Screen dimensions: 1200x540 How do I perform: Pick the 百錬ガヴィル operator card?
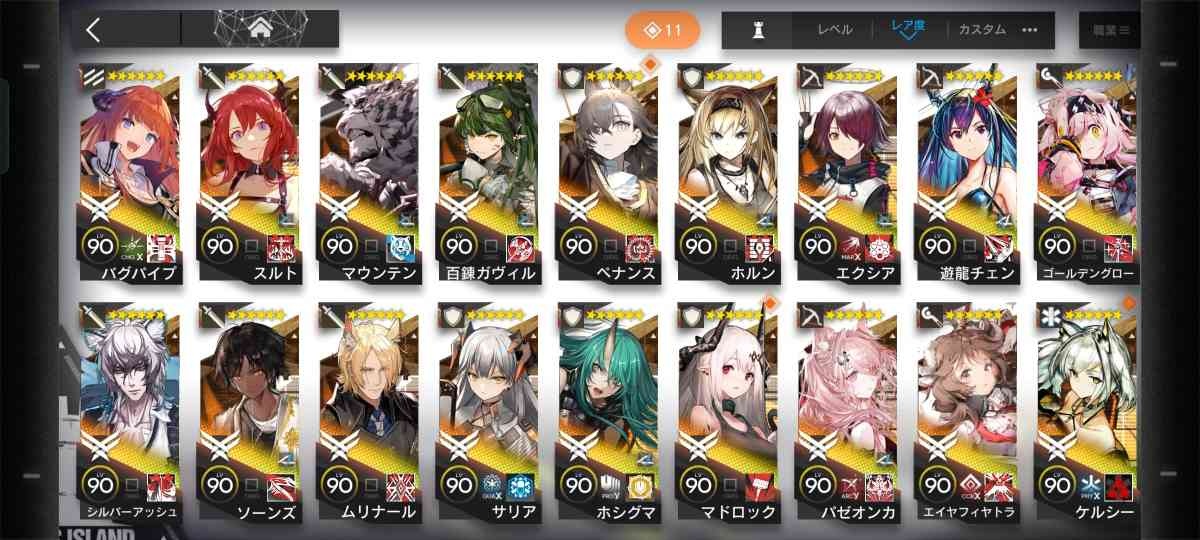tap(488, 165)
